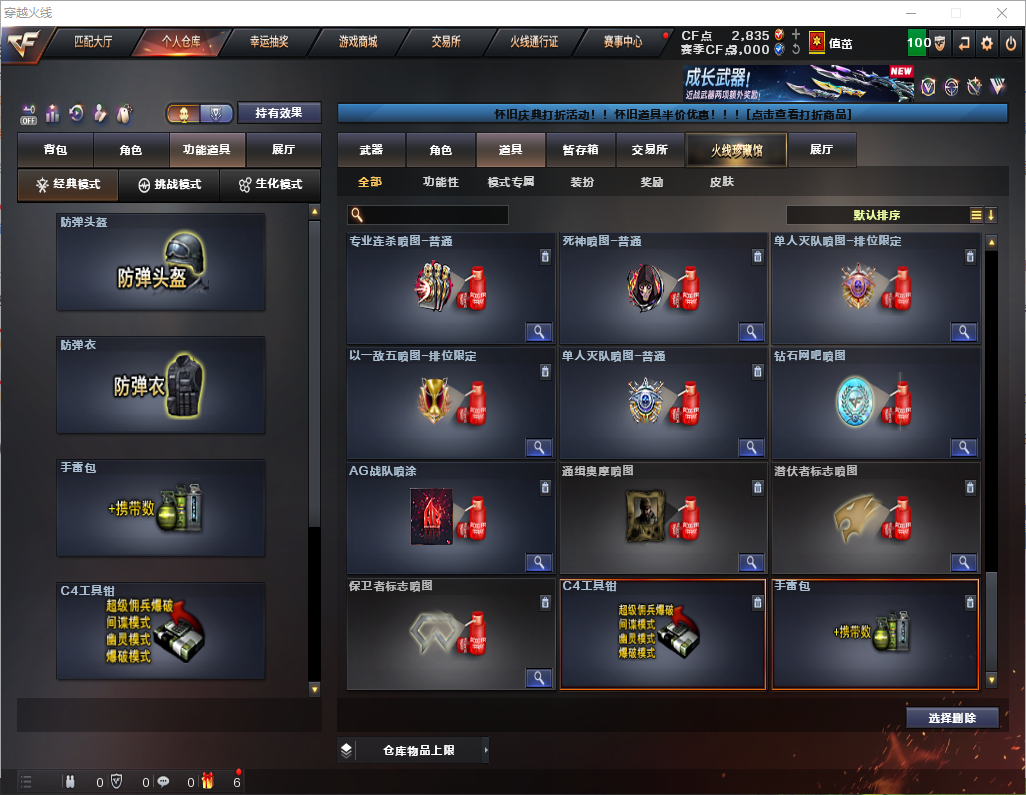Expand the 仓库物品上限 storage limit panel

(414, 750)
